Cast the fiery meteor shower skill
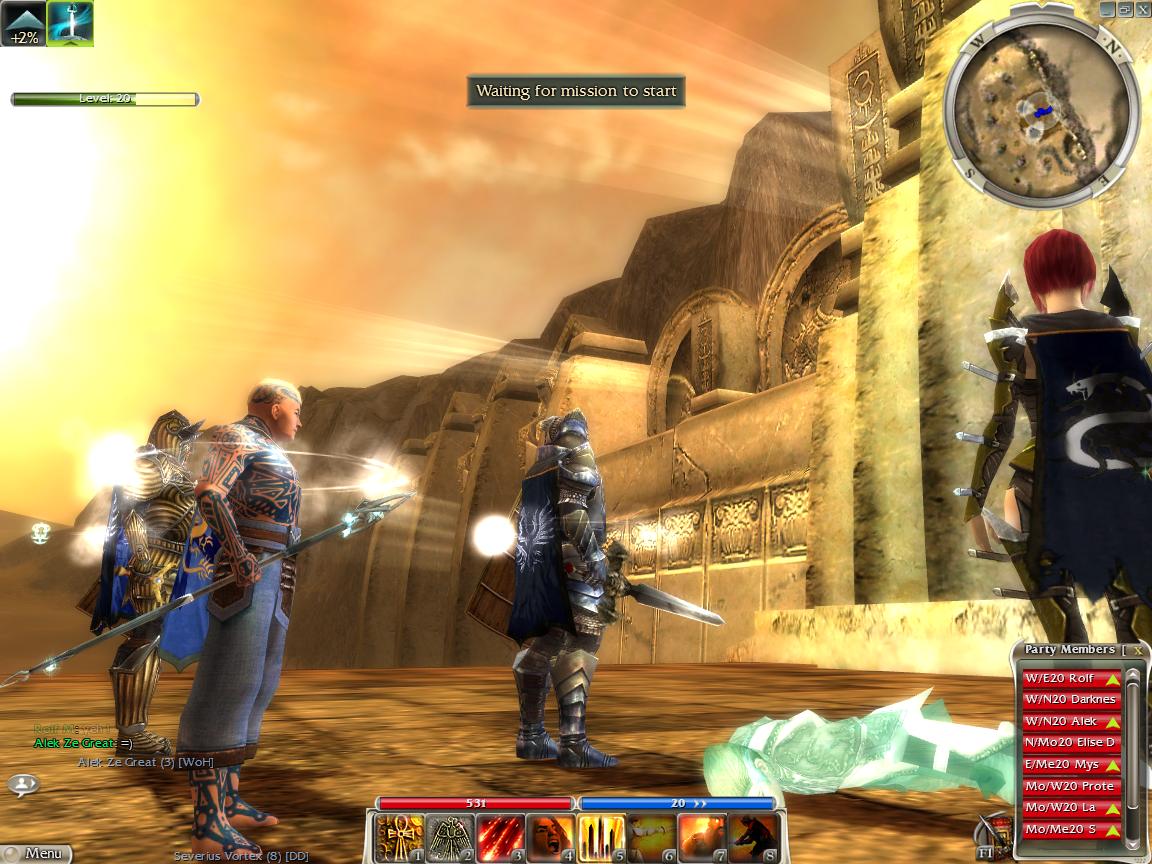Image resolution: width=1152 pixels, height=864 pixels. 500,838
